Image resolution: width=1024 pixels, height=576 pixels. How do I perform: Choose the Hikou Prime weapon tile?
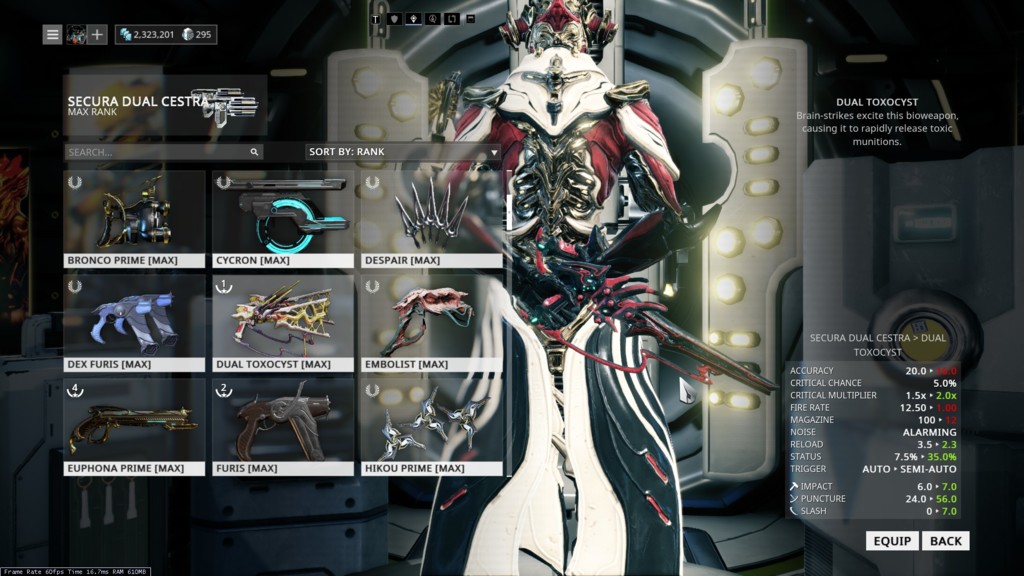[x=431, y=427]
